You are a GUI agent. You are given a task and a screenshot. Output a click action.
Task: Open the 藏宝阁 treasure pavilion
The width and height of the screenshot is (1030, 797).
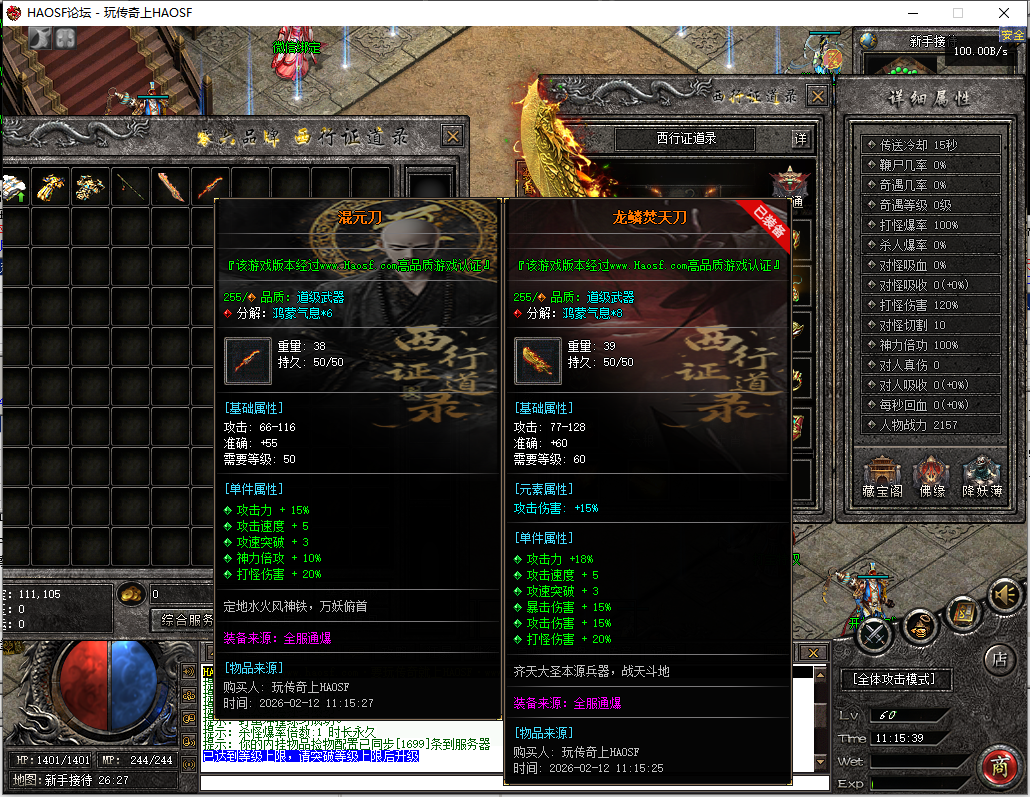tap(882, 478)
